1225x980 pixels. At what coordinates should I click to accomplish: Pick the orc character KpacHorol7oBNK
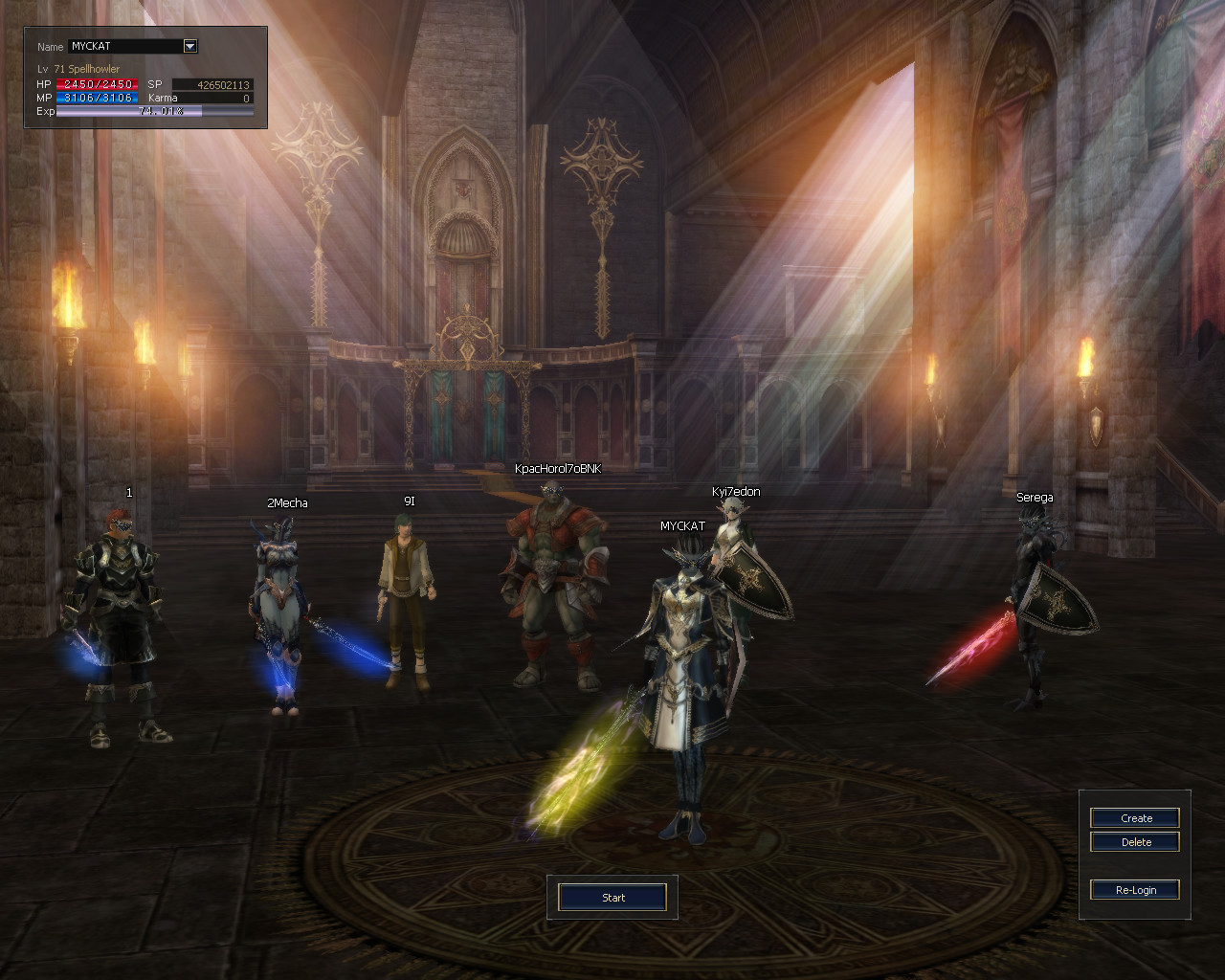point(552,584)
